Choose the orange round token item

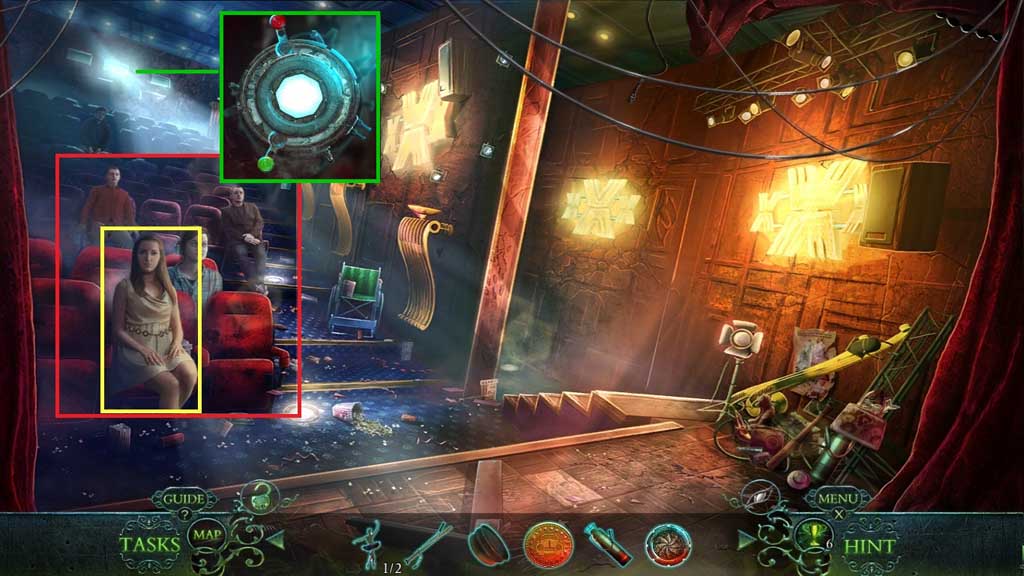[548, 545]
